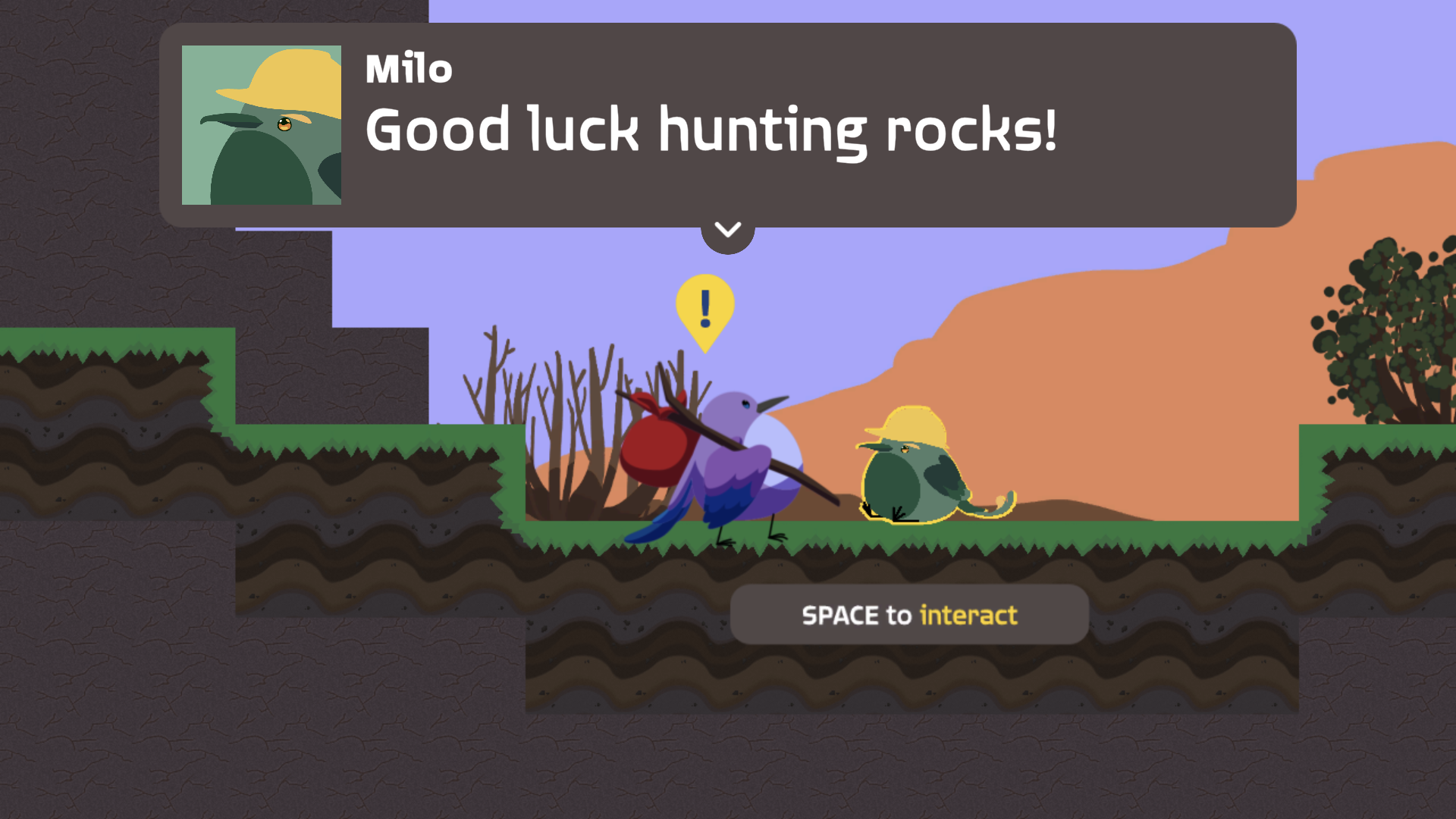
Task: Click the Milo name label
Action: pos(407,68)
